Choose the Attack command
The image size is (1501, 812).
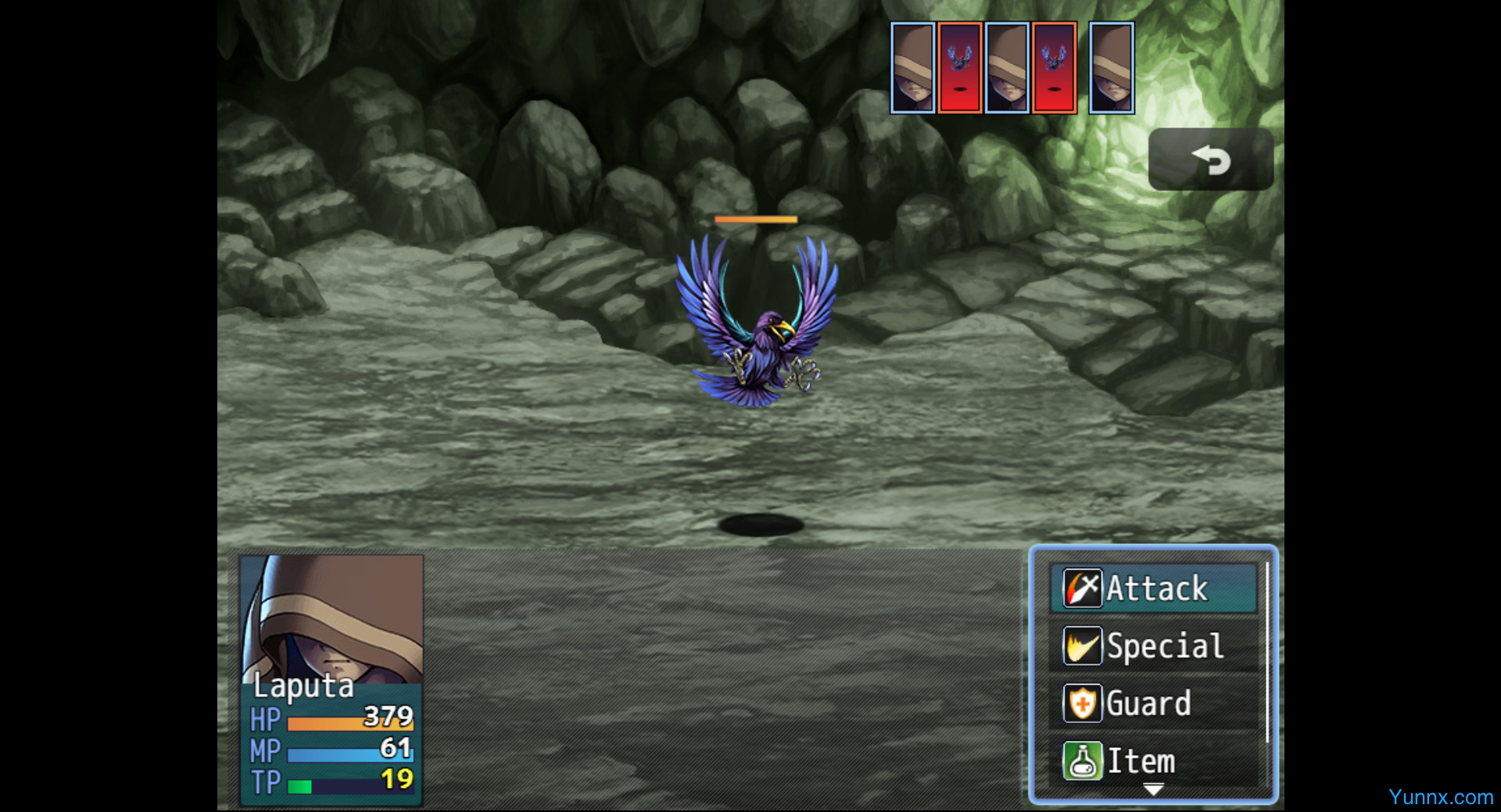click(1153, 588)
